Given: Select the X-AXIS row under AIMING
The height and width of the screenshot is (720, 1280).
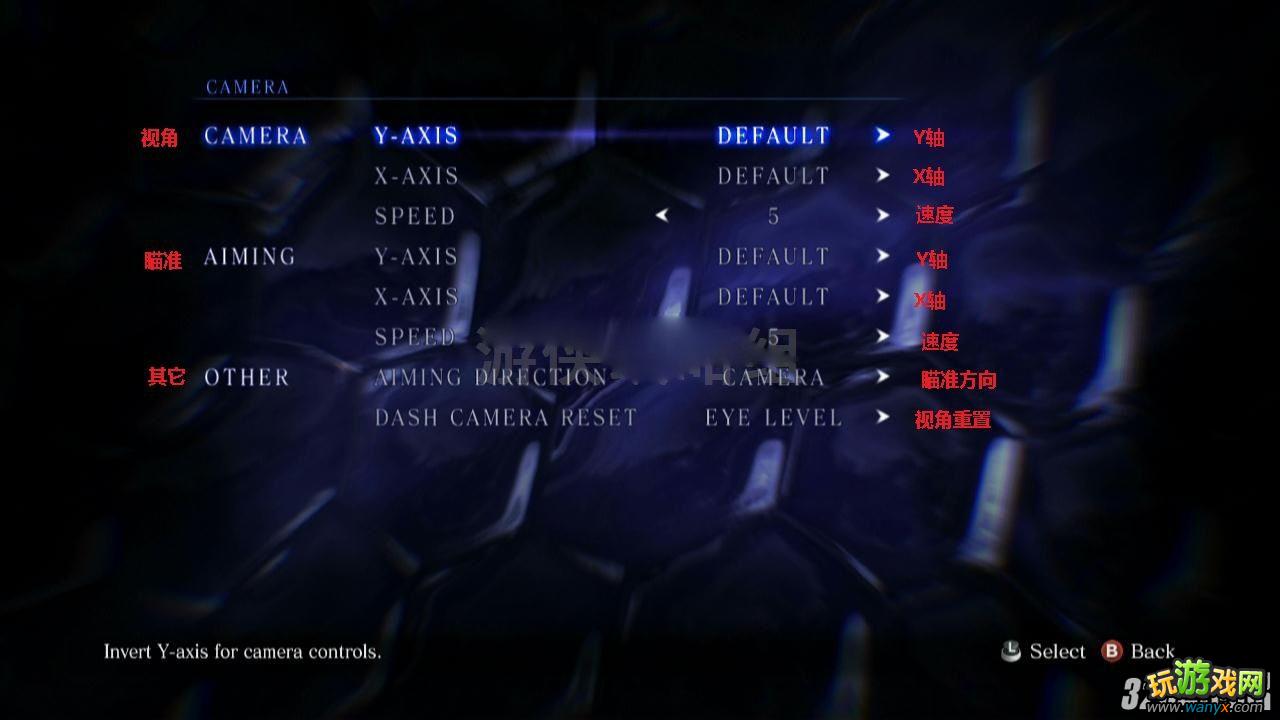Looking at the screenshot, I should [x=416, y=297].
